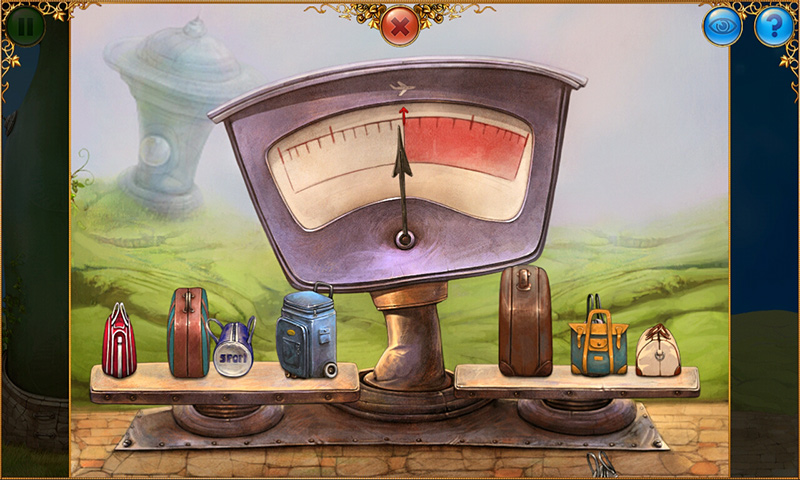Select the blue trunk with wheels
This screenshot has width=800, height=480.
[306, 334]
